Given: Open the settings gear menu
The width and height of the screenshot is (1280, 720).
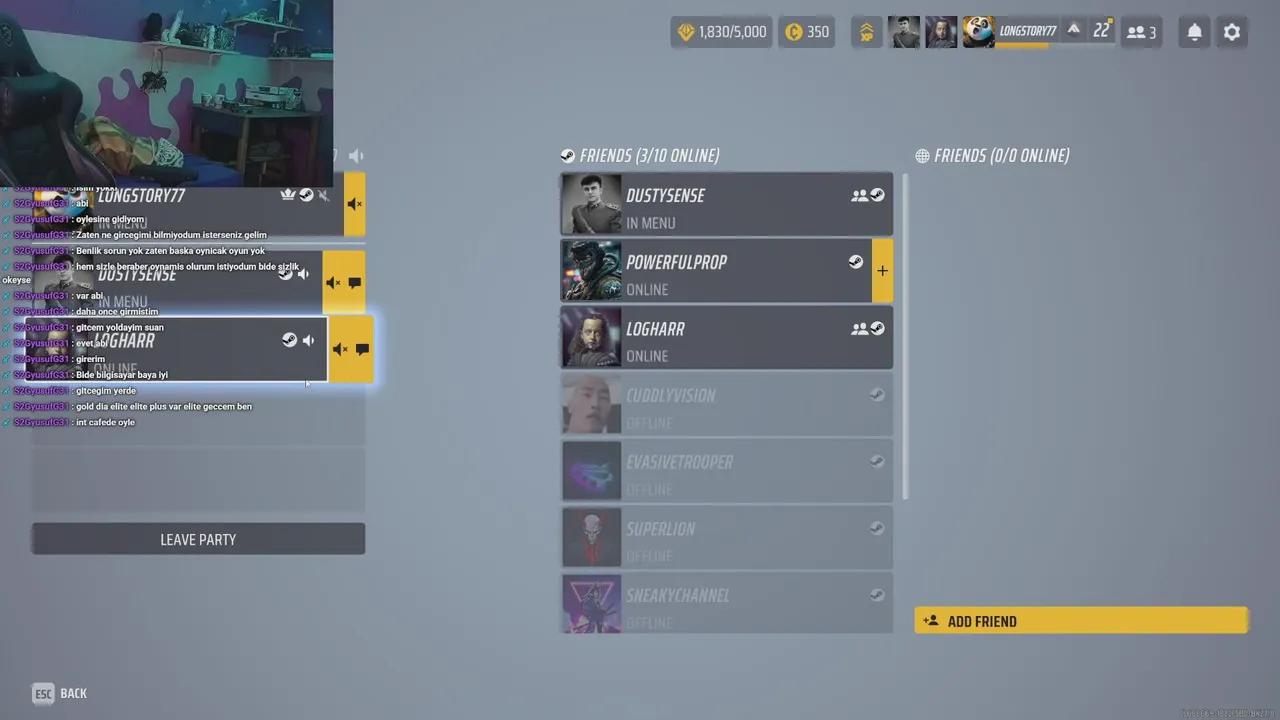Looking at the screenshot, I should click(x=1232, y=32).
